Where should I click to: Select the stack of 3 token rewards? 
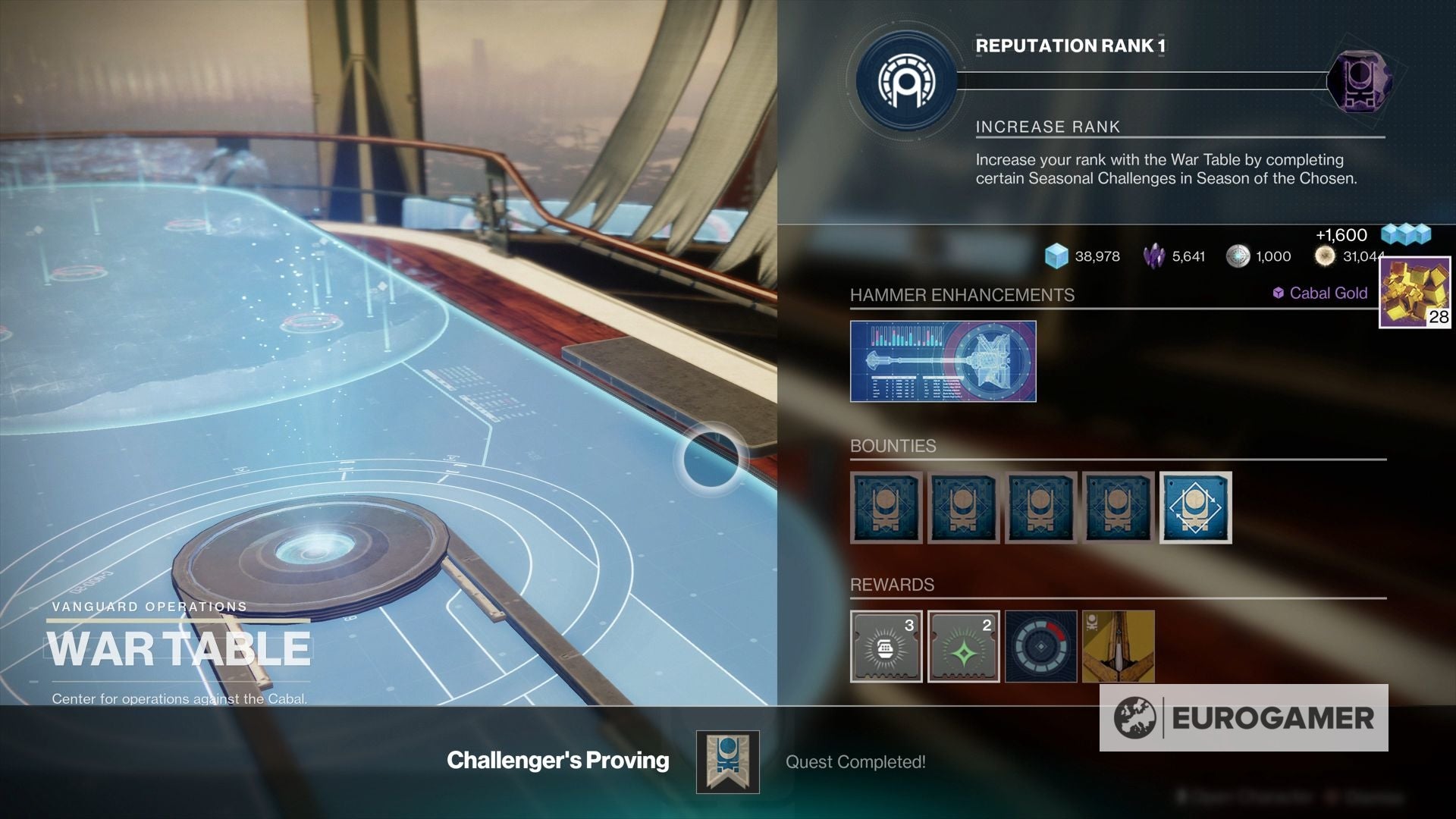[885, 647]
